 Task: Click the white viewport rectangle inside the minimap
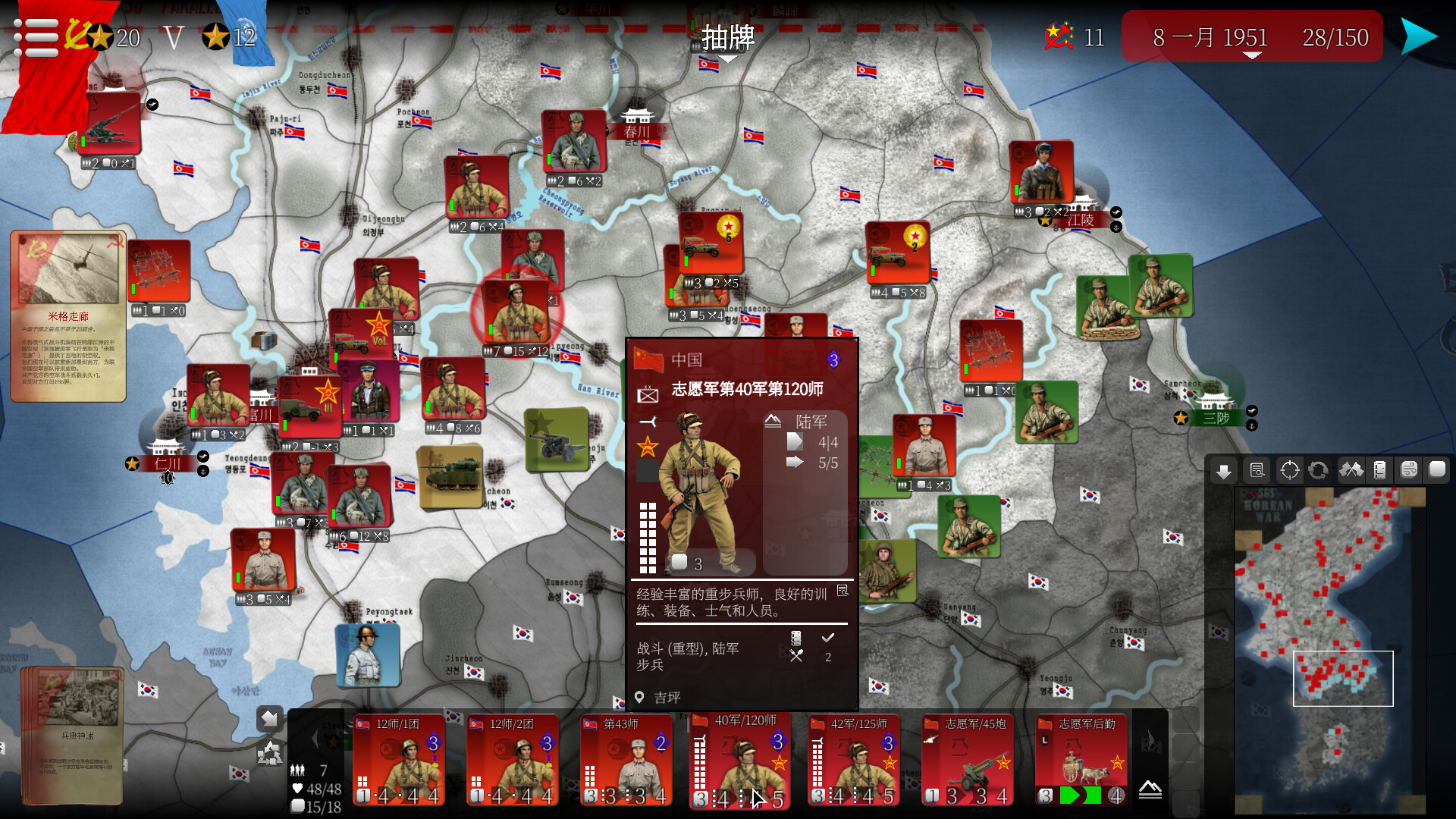click(x=1342, y=679)
